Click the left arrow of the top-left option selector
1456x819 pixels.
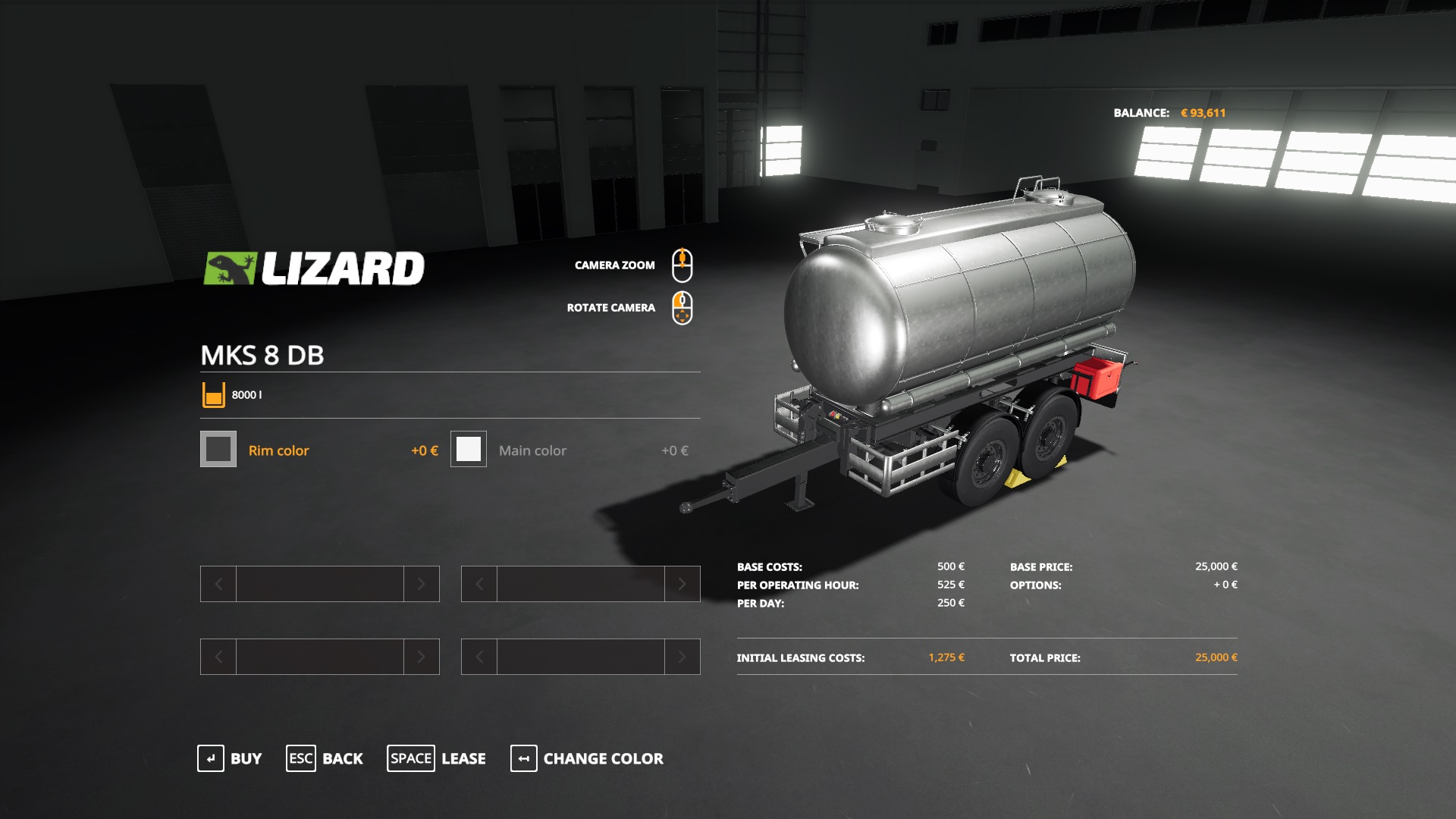point(218,584)
